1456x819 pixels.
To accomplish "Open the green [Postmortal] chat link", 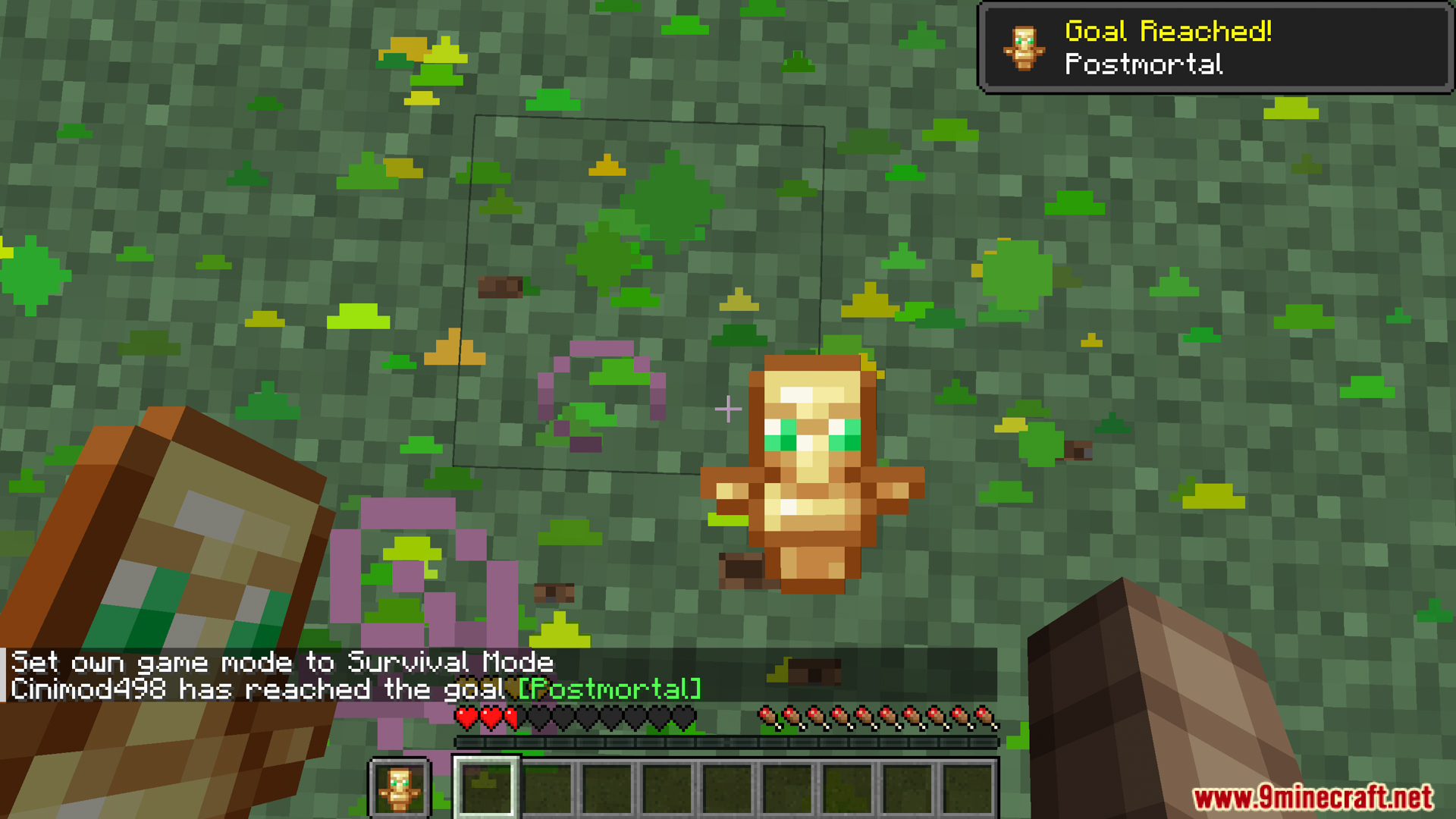I will tap(609, 690).
